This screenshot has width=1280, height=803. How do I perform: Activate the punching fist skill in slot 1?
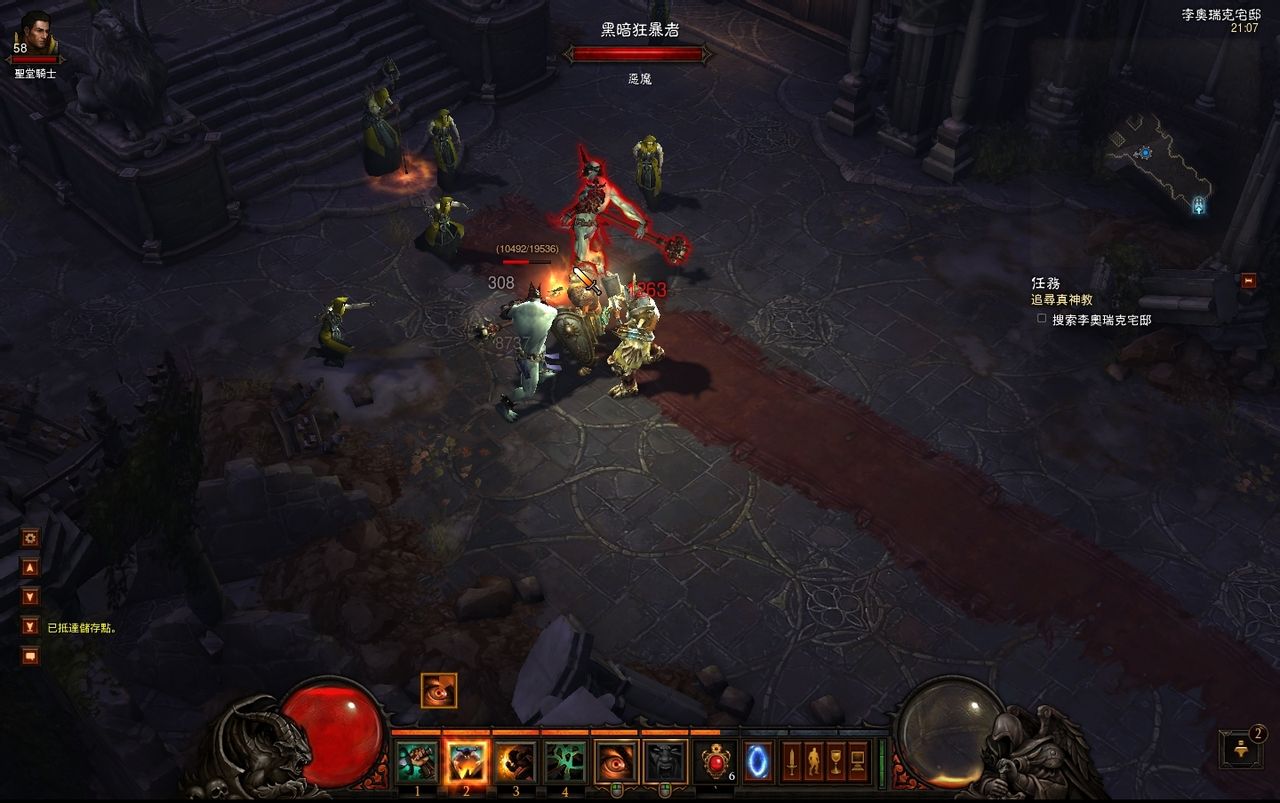coord(416,762)
